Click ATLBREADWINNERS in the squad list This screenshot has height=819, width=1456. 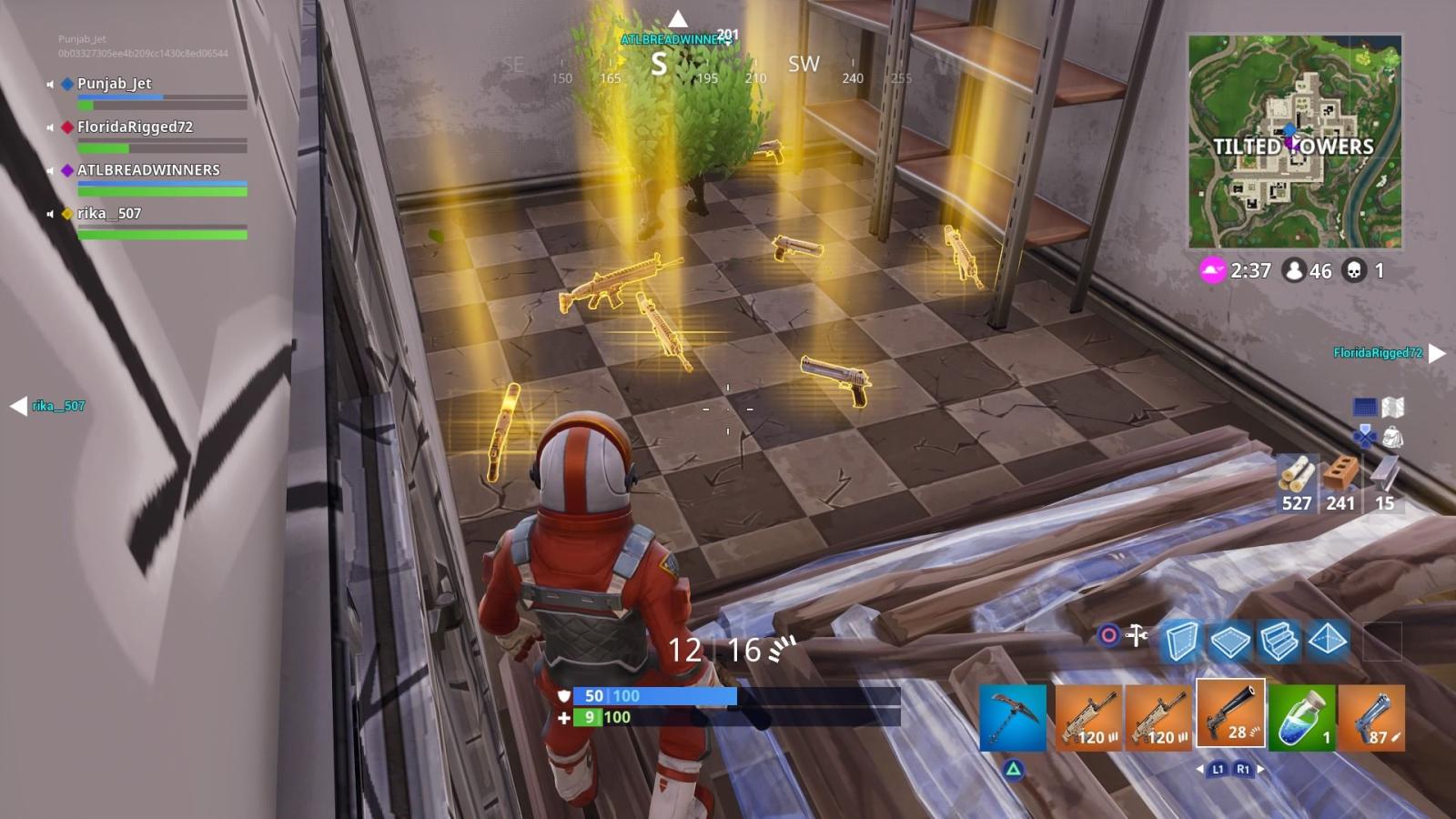click(150, 170)
